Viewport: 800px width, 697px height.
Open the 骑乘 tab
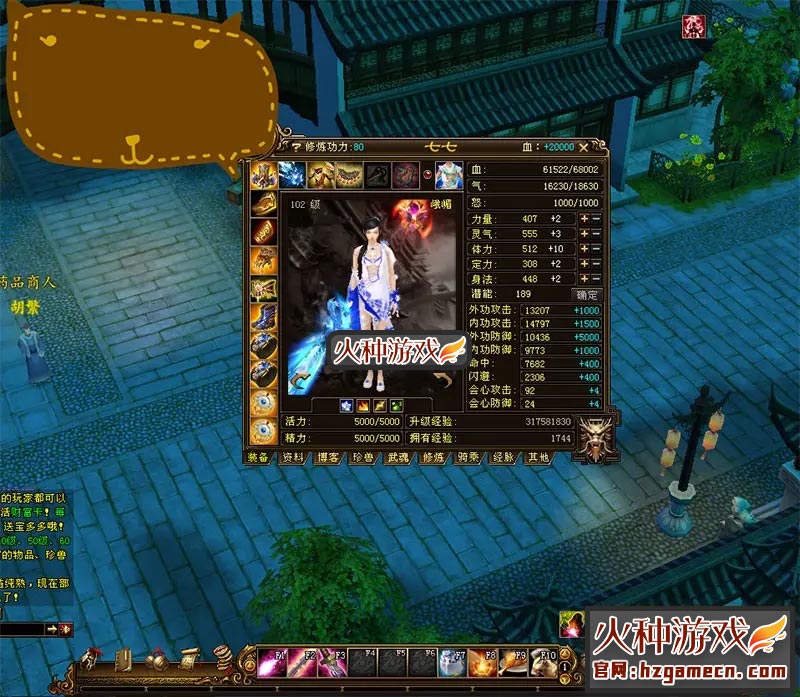[x=466, y=457]
